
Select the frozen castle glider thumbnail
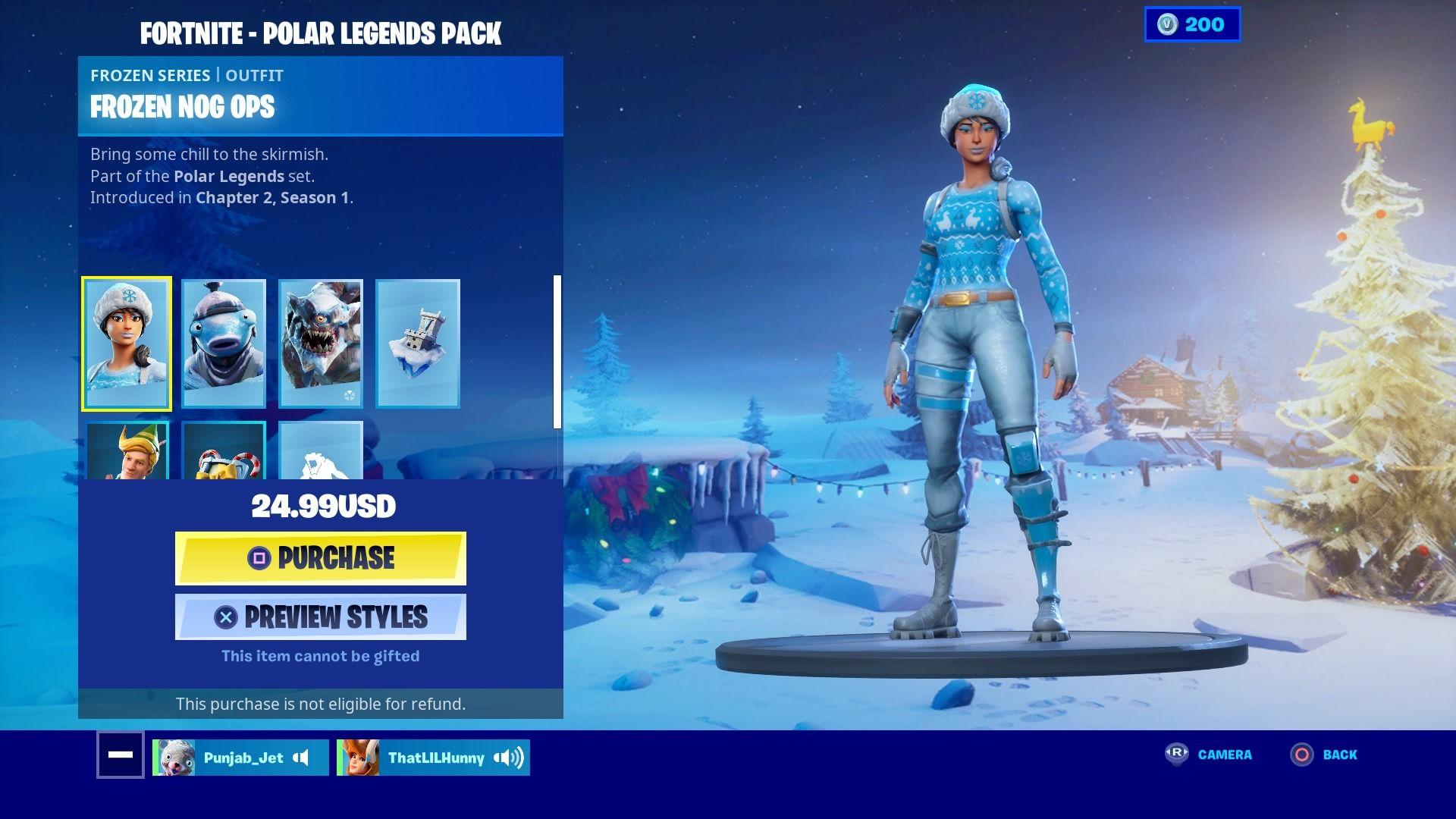[x=418, y=343]
